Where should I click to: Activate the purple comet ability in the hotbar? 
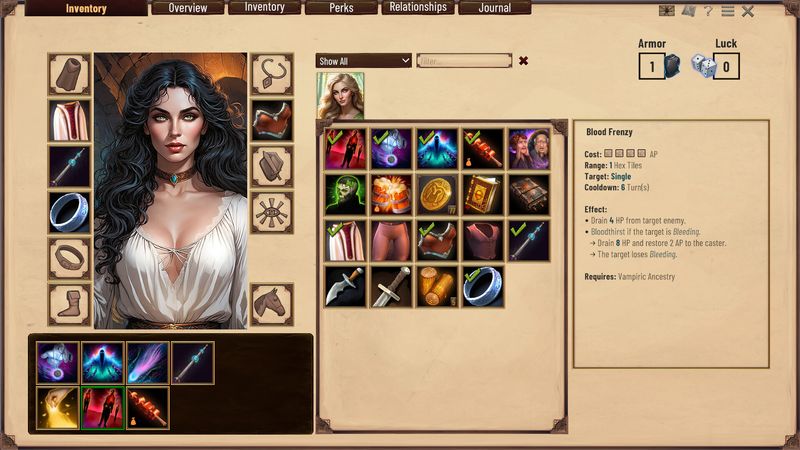[x=148, y=362]
